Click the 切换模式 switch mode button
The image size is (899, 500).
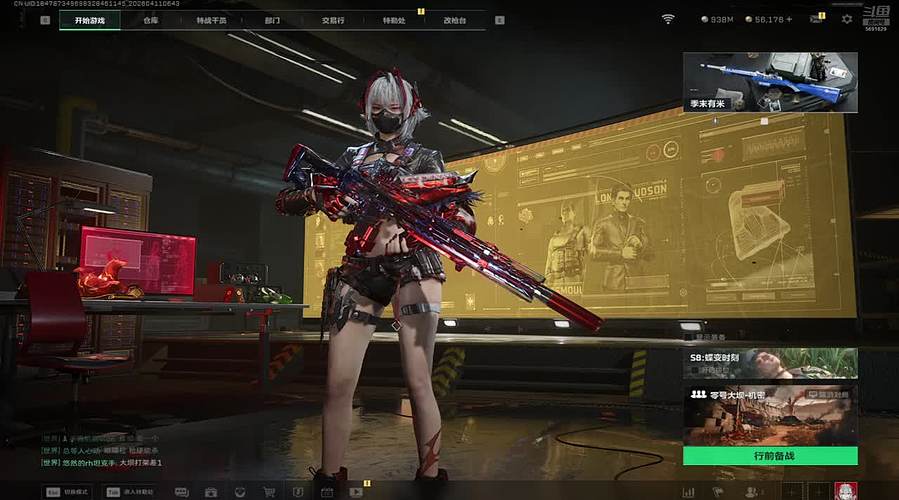tap(68, 491)
